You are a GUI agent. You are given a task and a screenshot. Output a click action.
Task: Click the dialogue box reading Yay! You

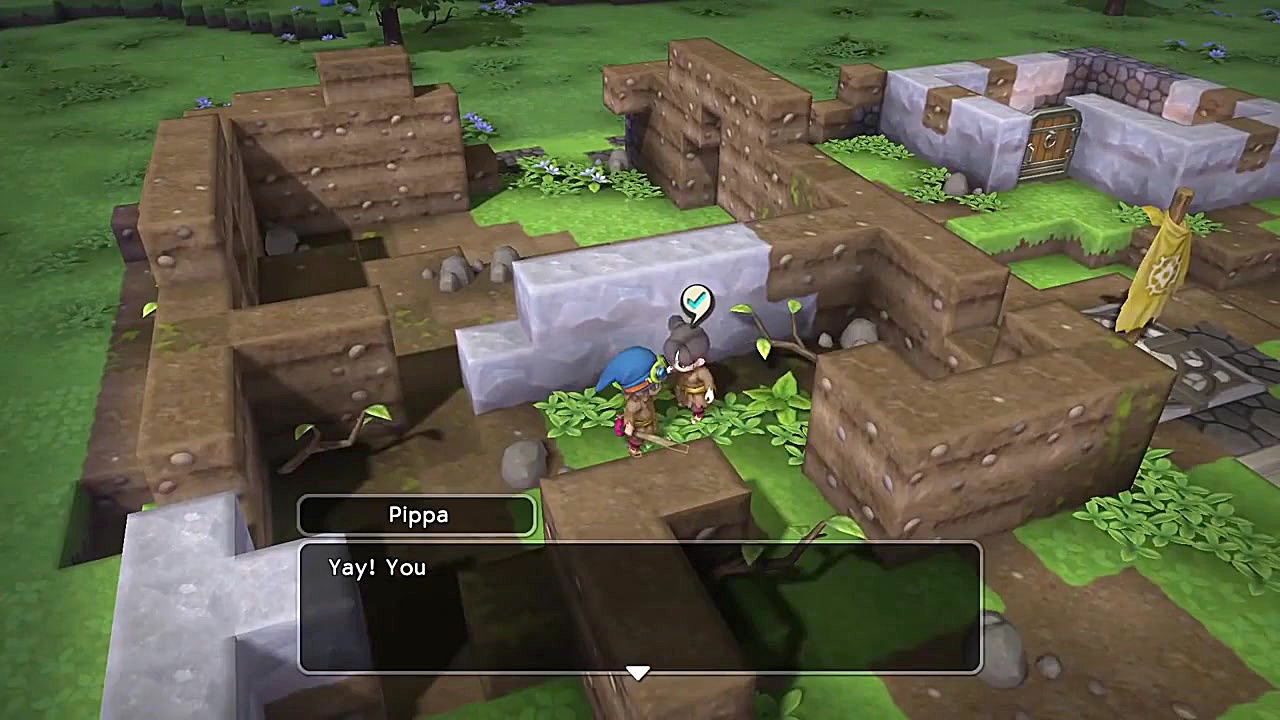(x=640, y=600)
